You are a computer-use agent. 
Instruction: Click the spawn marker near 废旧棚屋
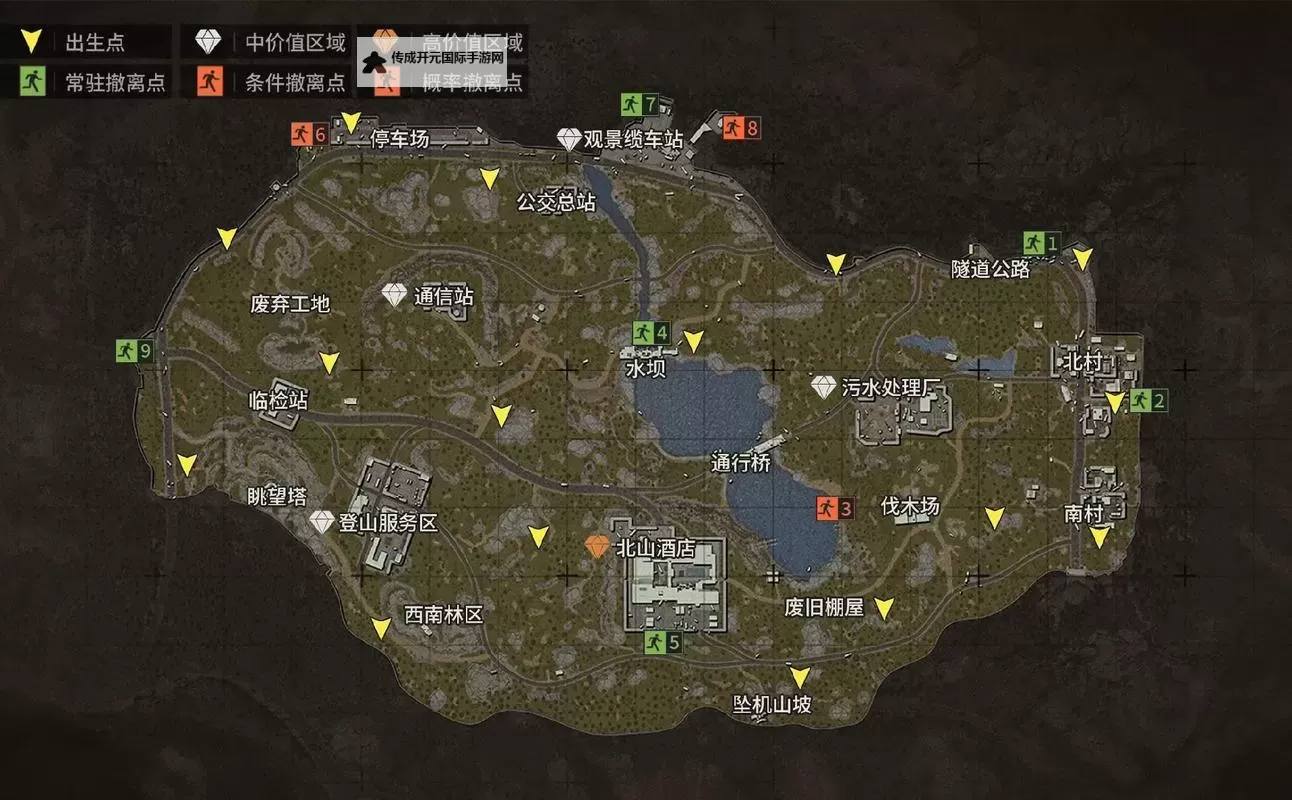[884, 606]
